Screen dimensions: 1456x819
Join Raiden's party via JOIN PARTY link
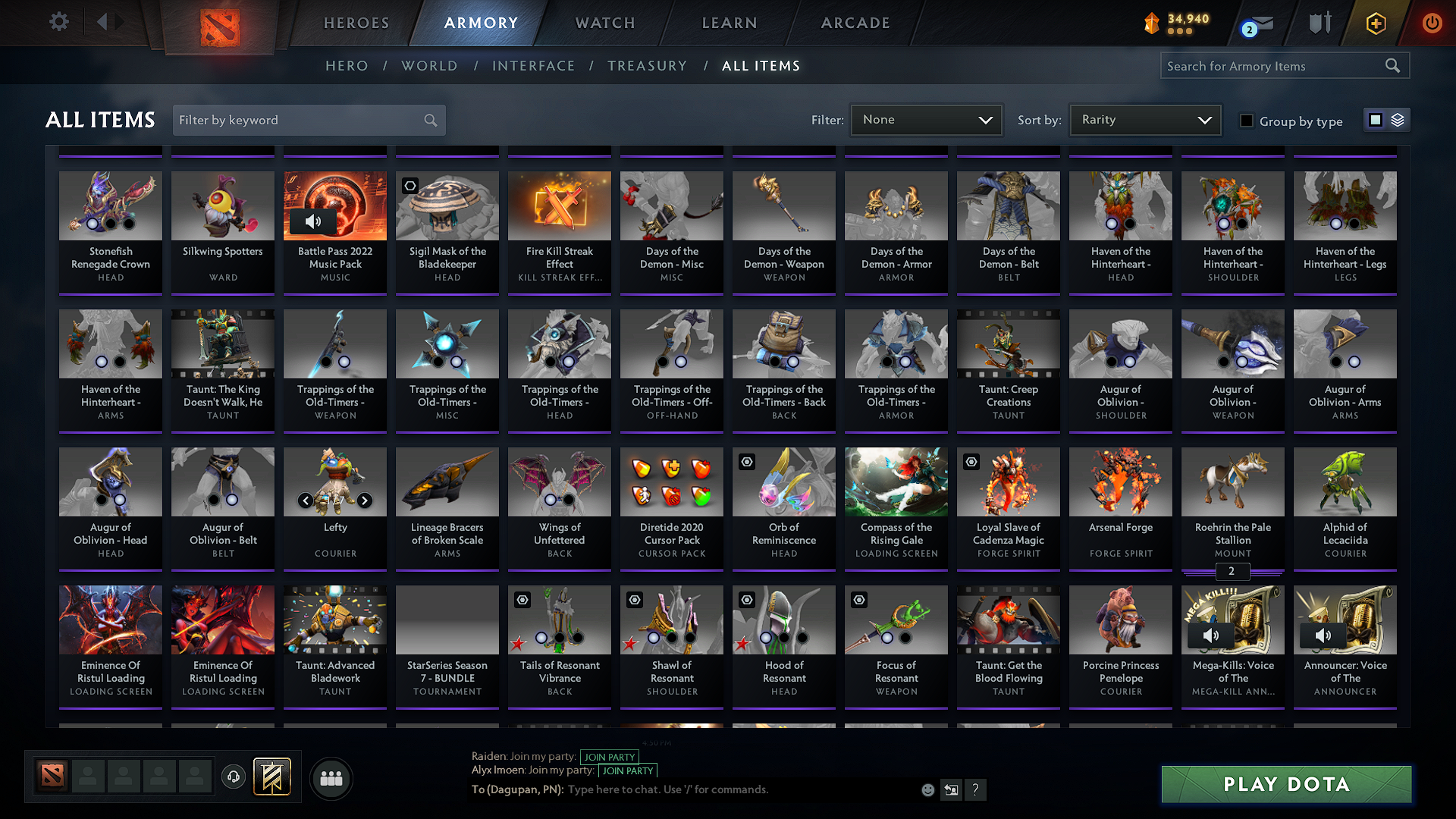609,756
